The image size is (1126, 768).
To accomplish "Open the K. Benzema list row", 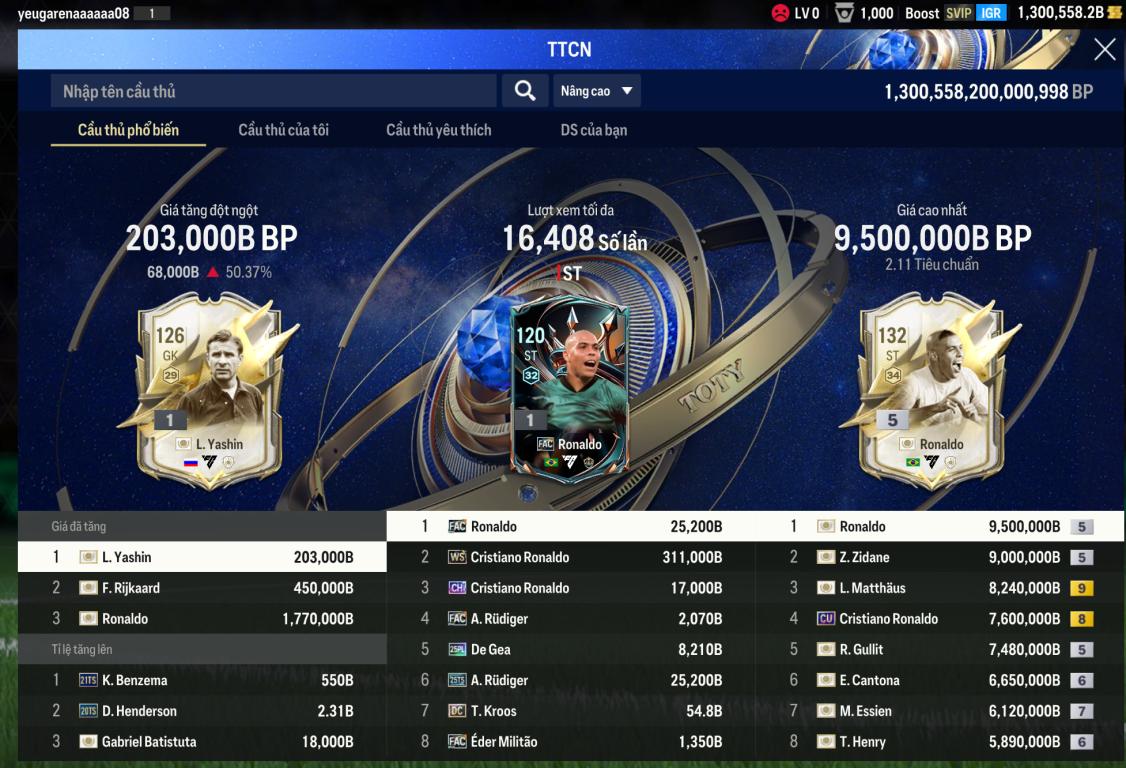I will (202, 680).
